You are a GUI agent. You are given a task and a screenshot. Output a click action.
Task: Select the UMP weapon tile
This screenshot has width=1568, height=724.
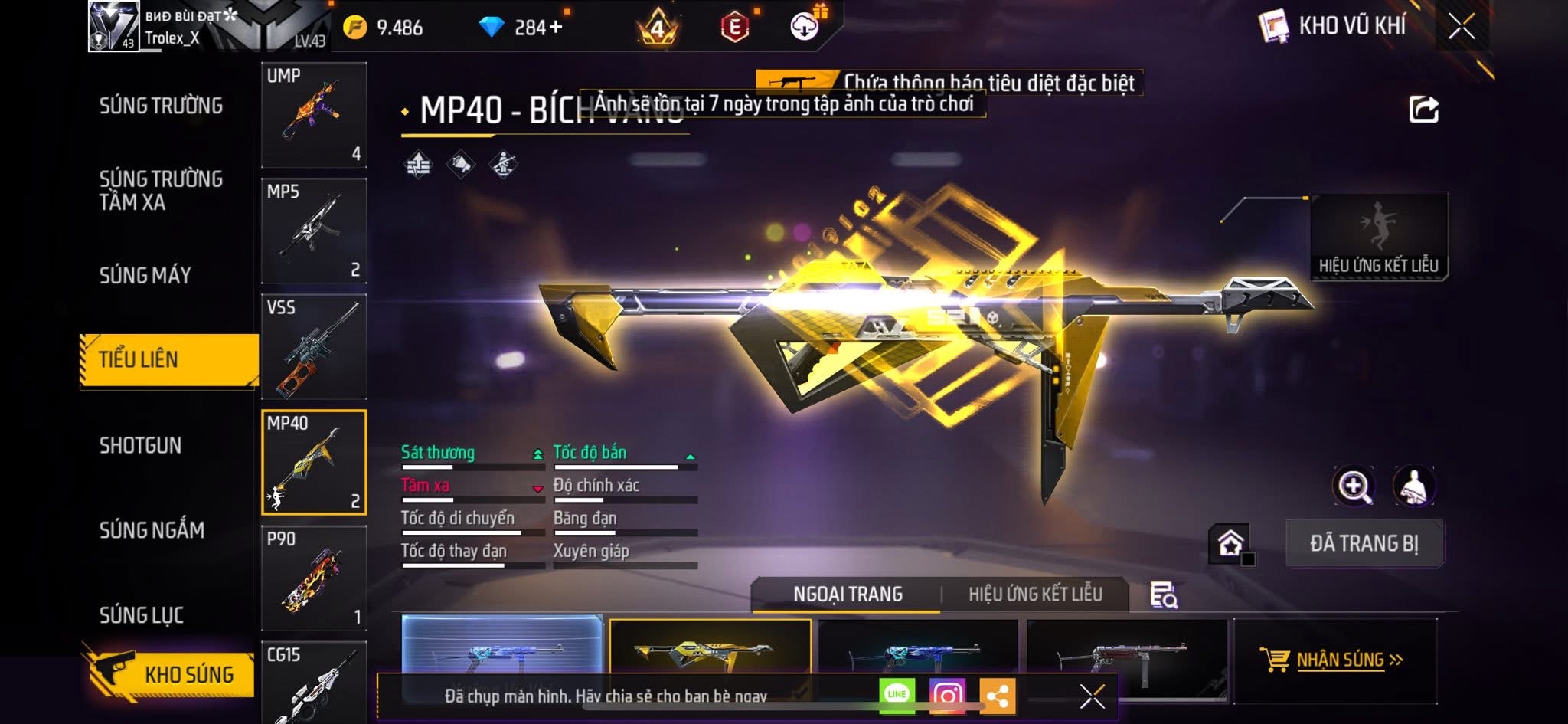314,115
